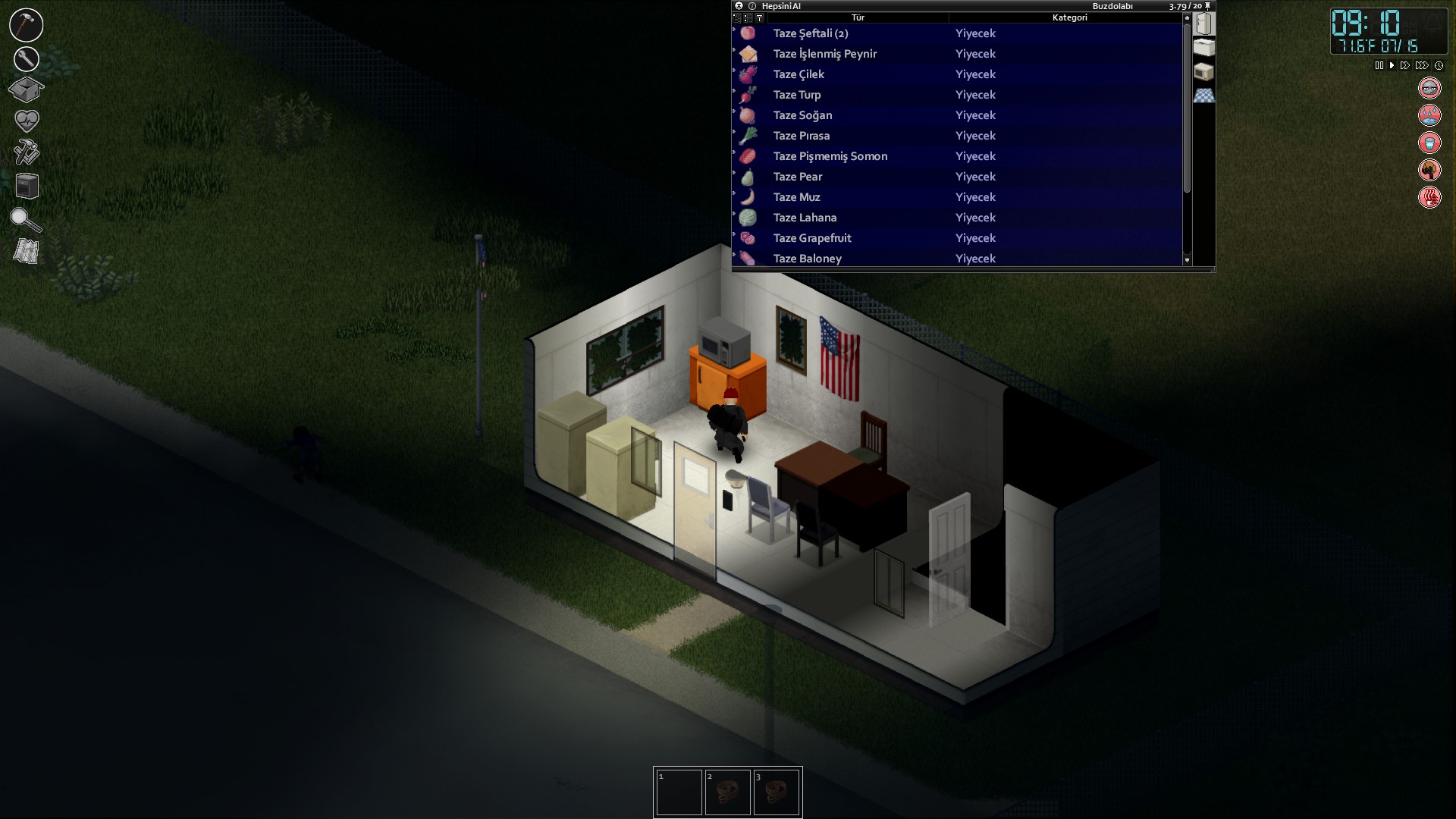This screenshot has width=1456, height=819.
Task: Open the crafting menu hammer-and-ruler icon
Action: pyautogui.click(x=27, y=152)
